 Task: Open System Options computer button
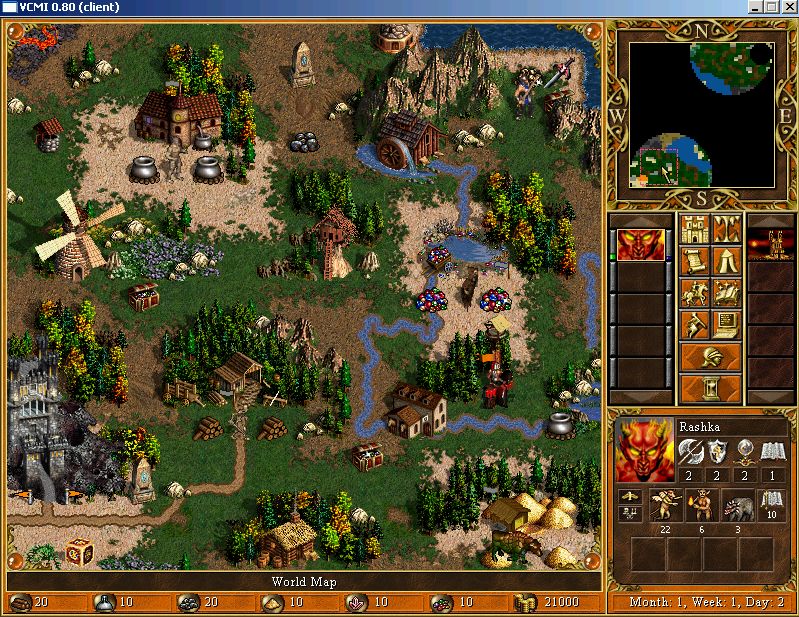click(726, 325)
